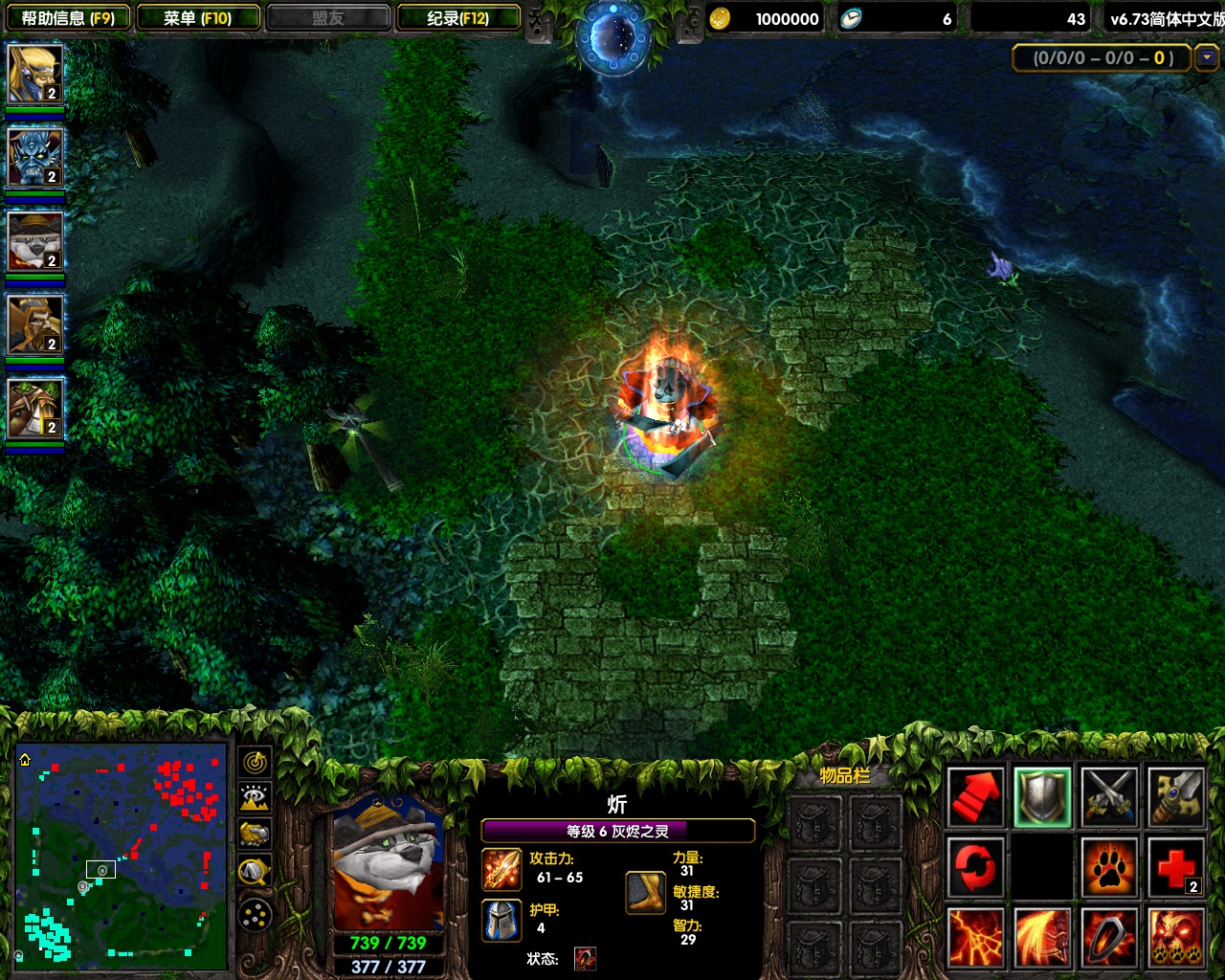
Task: Expand the scoreboard dropdown arrow
Action: click(x=1207, y=57)
